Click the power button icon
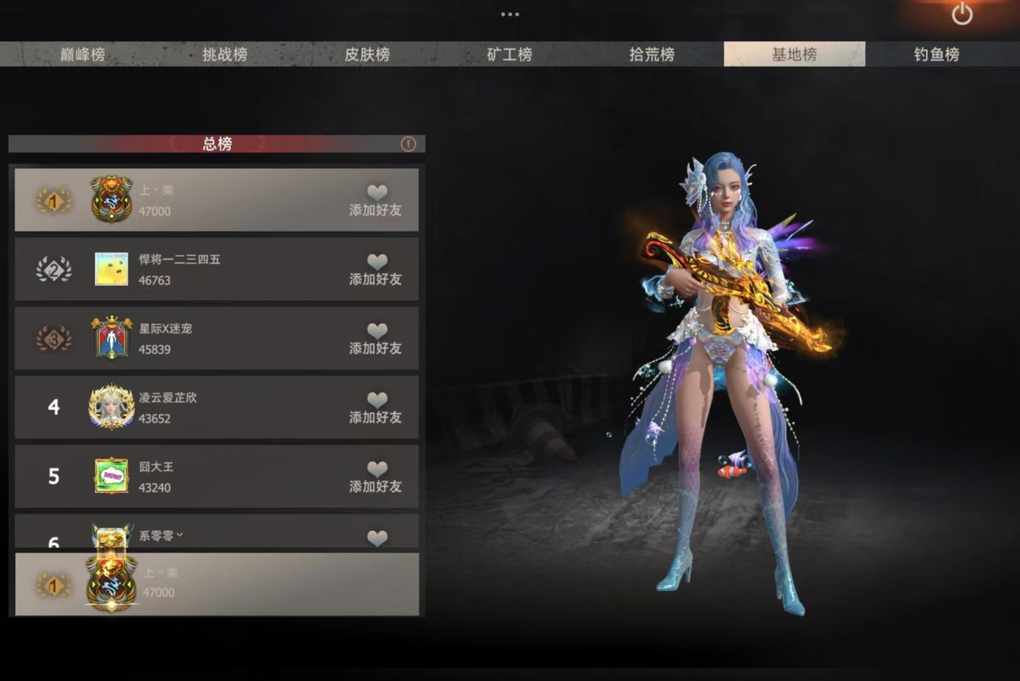 pos(962,14)
